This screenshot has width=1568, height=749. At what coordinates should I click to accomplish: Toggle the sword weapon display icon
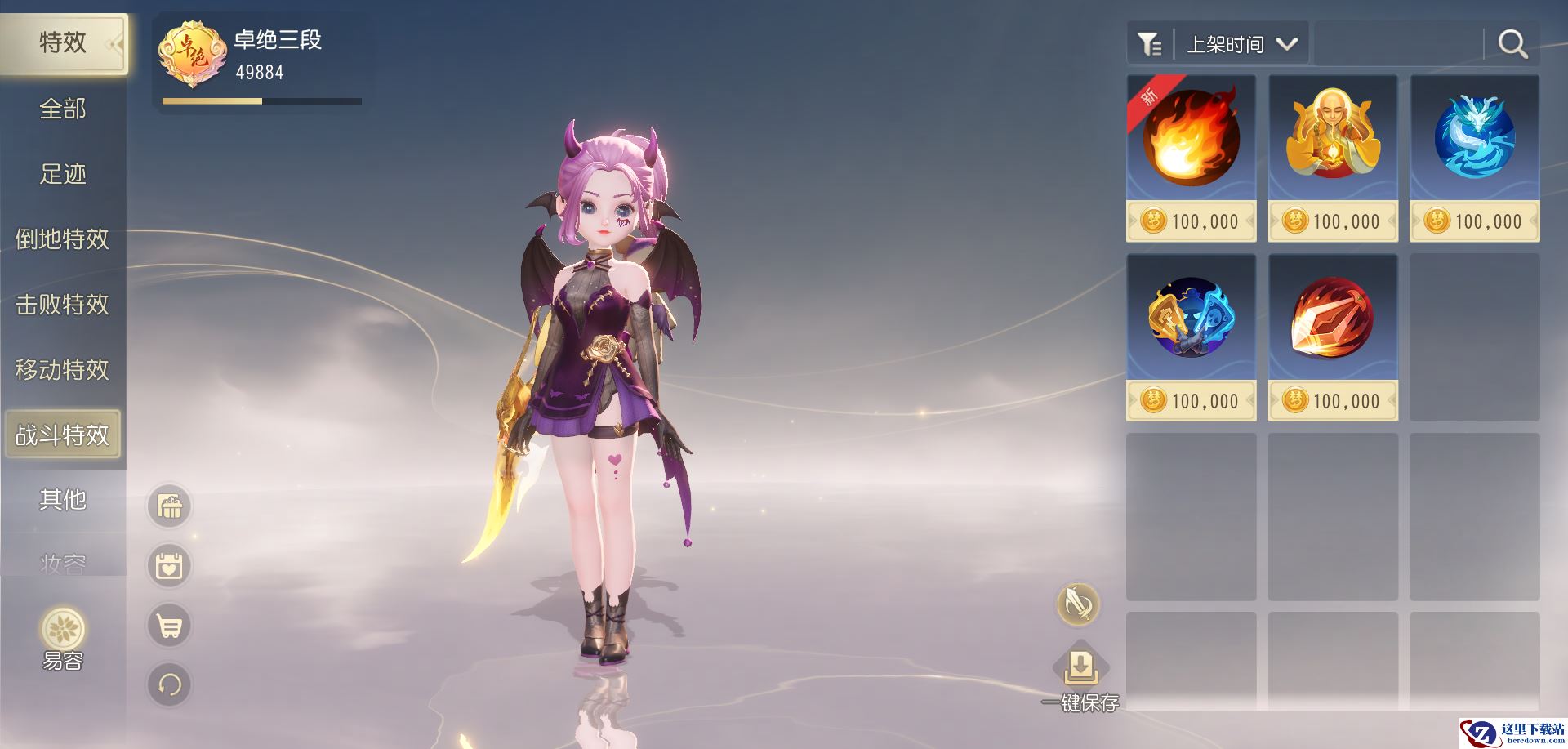pyautogui.click(x=1078, y=604)
